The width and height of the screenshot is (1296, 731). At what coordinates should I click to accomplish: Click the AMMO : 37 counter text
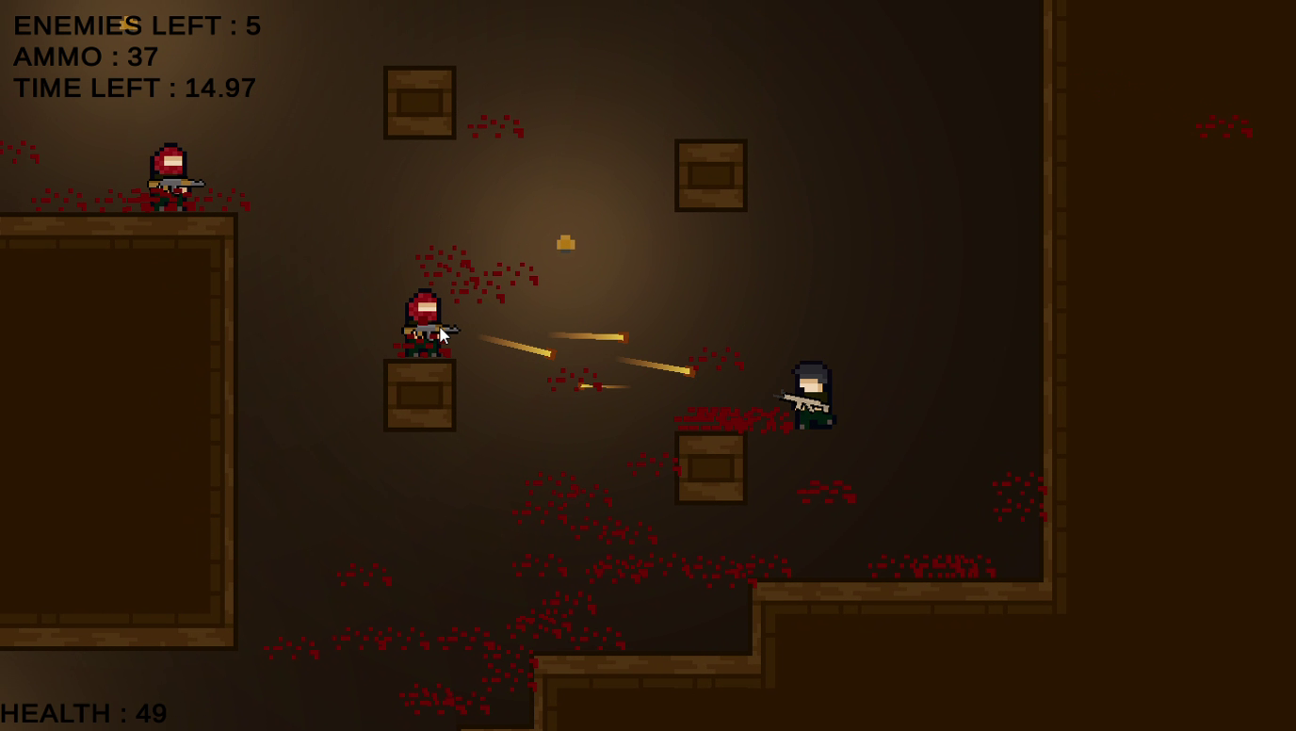coord(83,57)
